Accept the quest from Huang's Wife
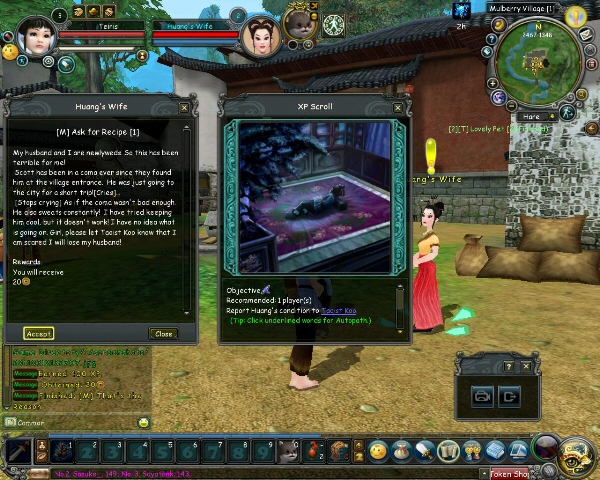600x480 pixels. coord(39,333)
